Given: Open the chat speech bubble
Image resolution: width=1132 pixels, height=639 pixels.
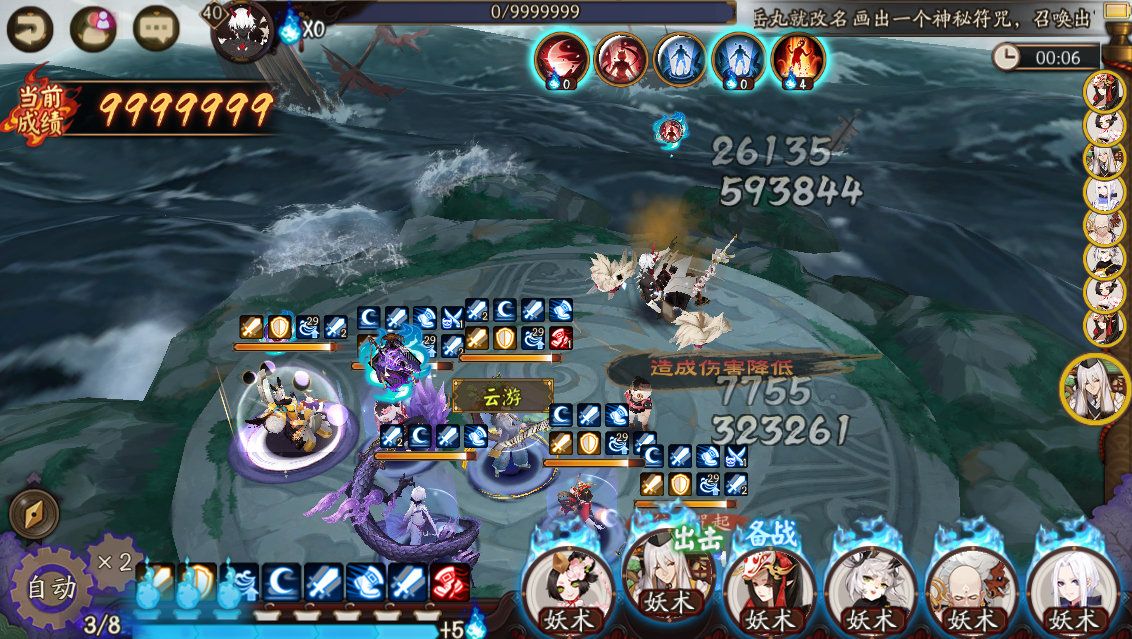Looking at the screenshot, I should click(x=155, y=28).
